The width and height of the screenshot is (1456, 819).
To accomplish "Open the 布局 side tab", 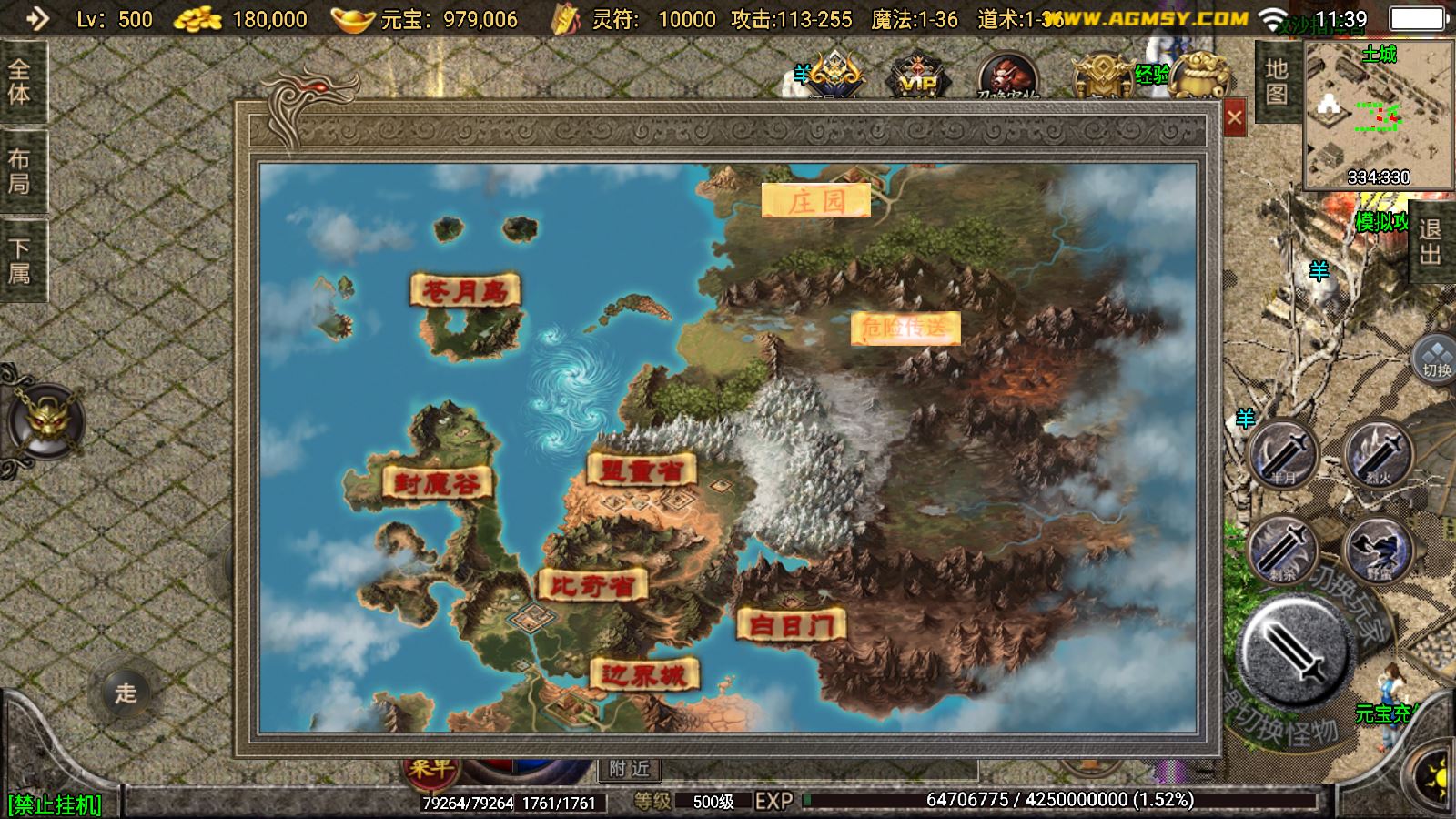I will coord(20,171).
